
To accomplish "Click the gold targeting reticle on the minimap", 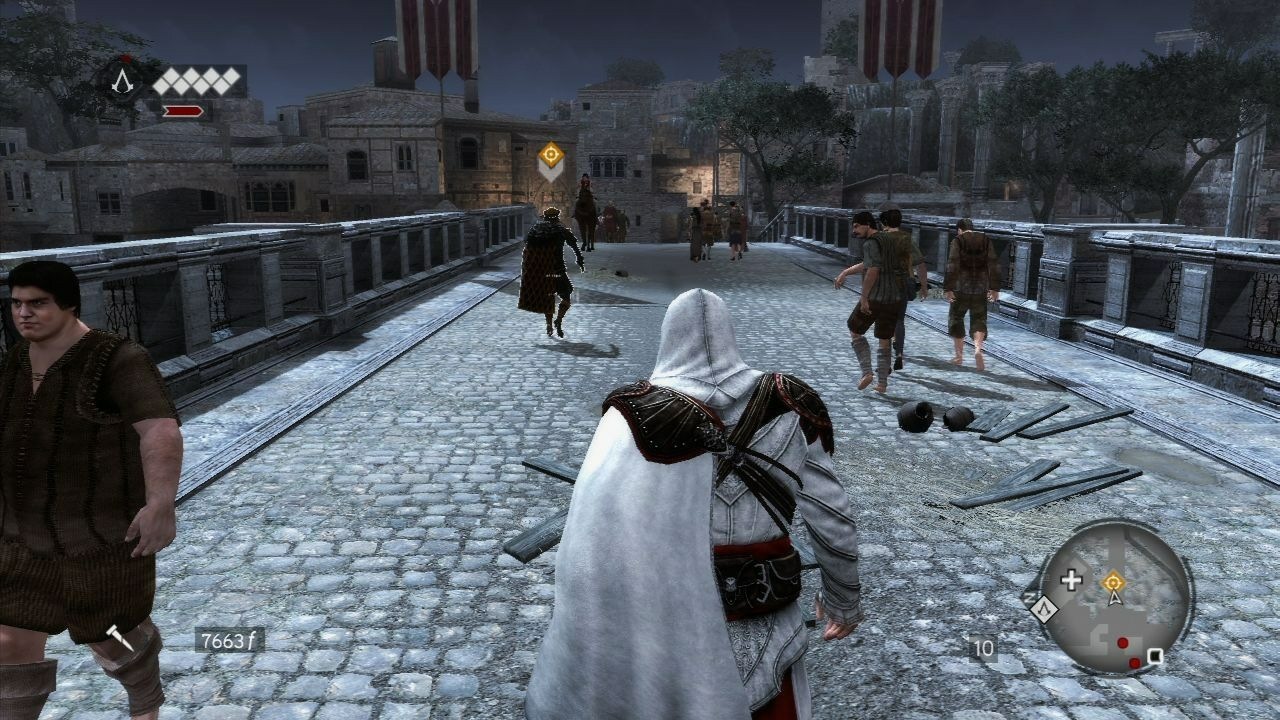I will [1114, 581].
